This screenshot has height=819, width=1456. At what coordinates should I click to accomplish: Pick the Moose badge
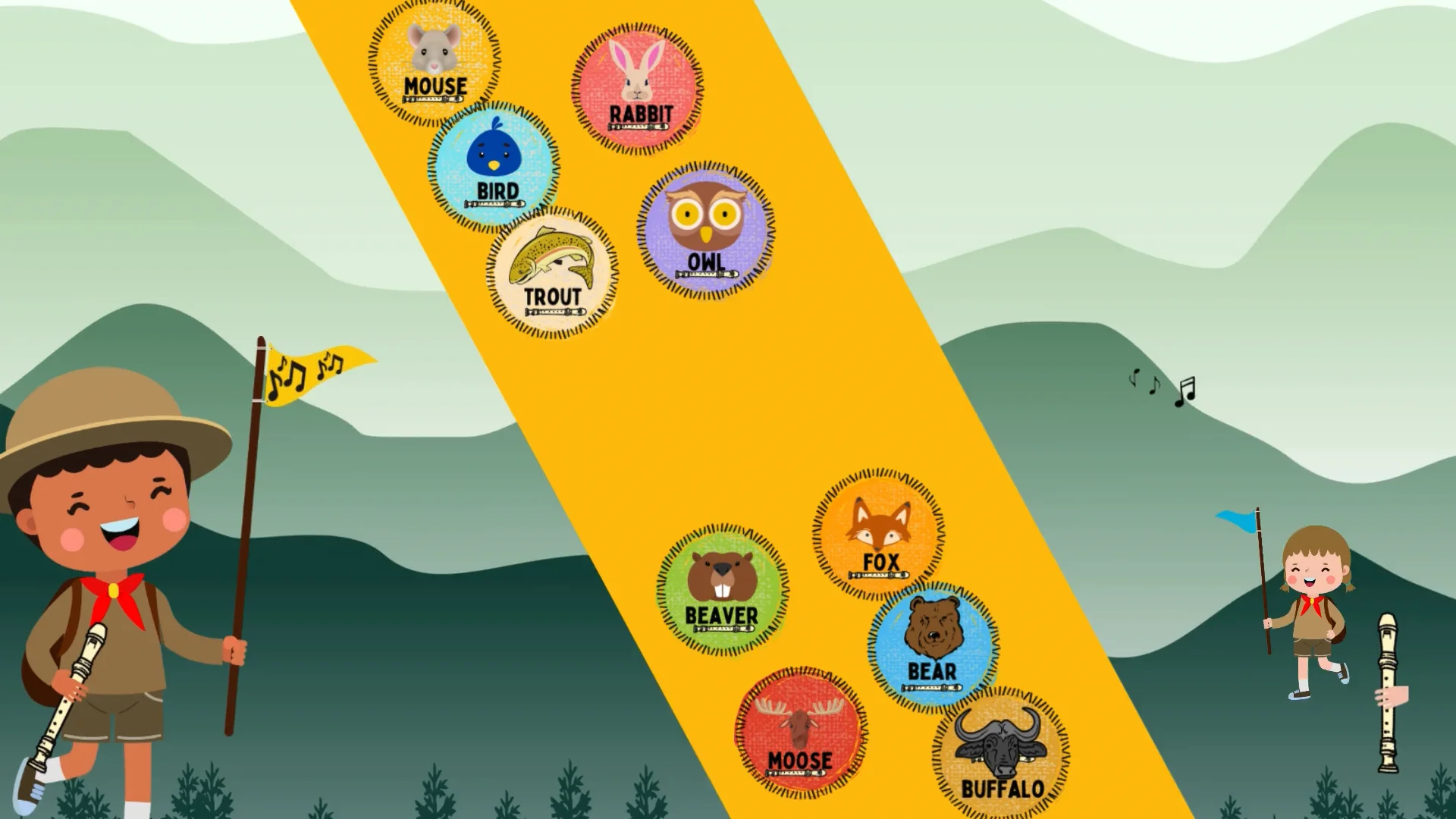[x=800, y=733]
